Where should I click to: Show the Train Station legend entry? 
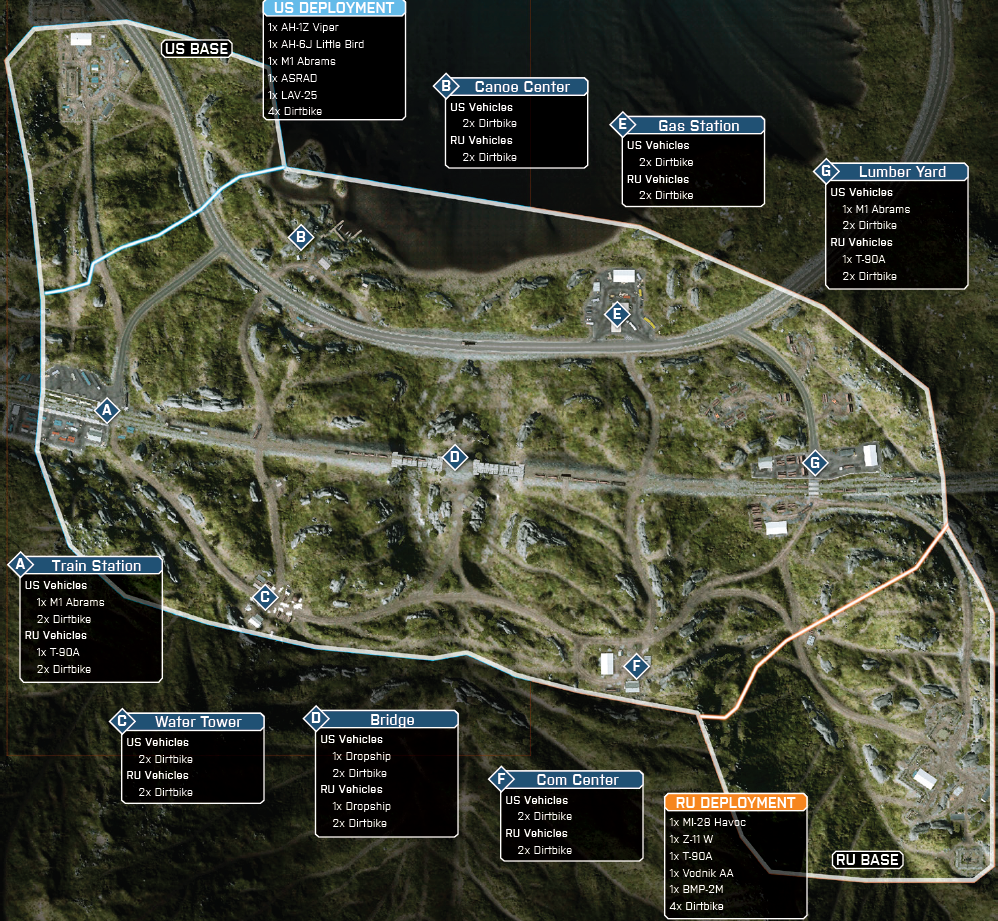coord(96,565)
